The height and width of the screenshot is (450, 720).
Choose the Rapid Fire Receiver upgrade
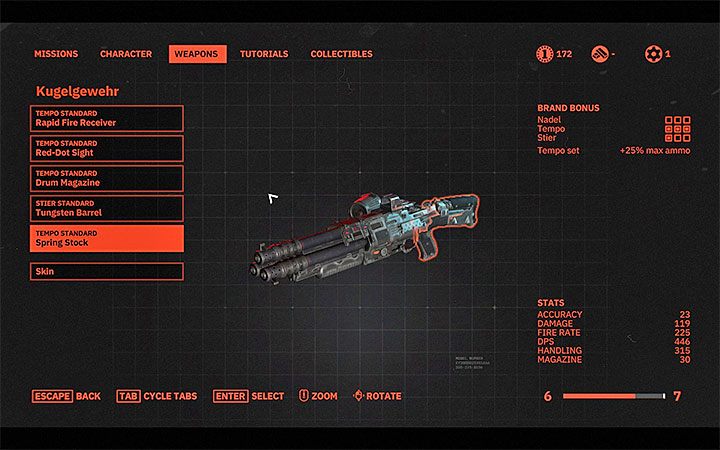(x=108, y=118)
